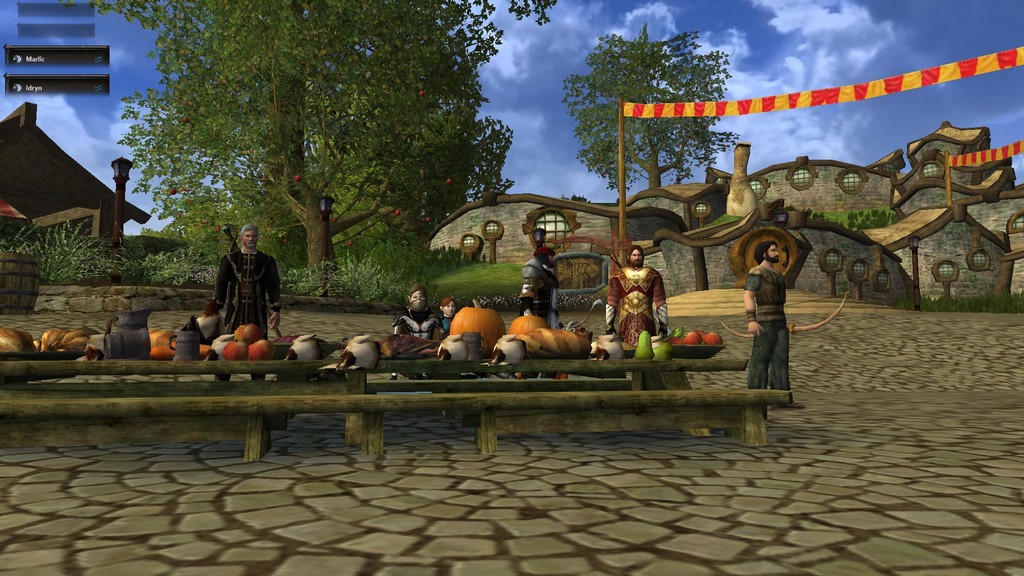Select party member Marlic's frame

click(x=57, y=57)
